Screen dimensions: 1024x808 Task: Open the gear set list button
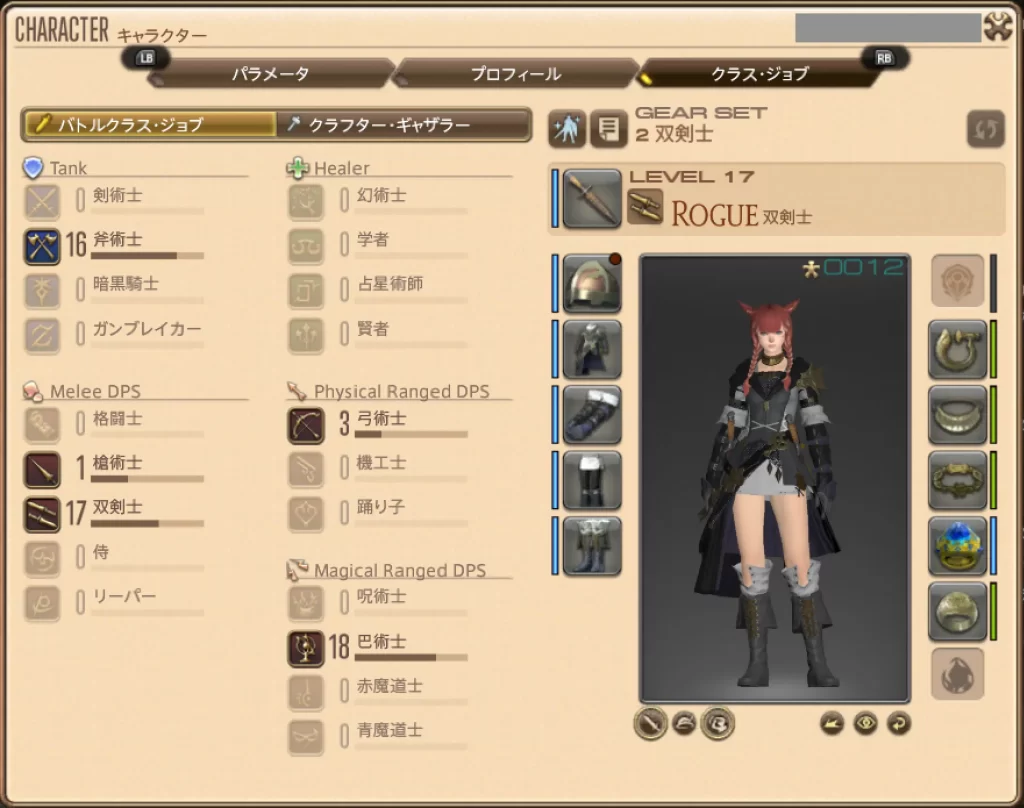606,129
